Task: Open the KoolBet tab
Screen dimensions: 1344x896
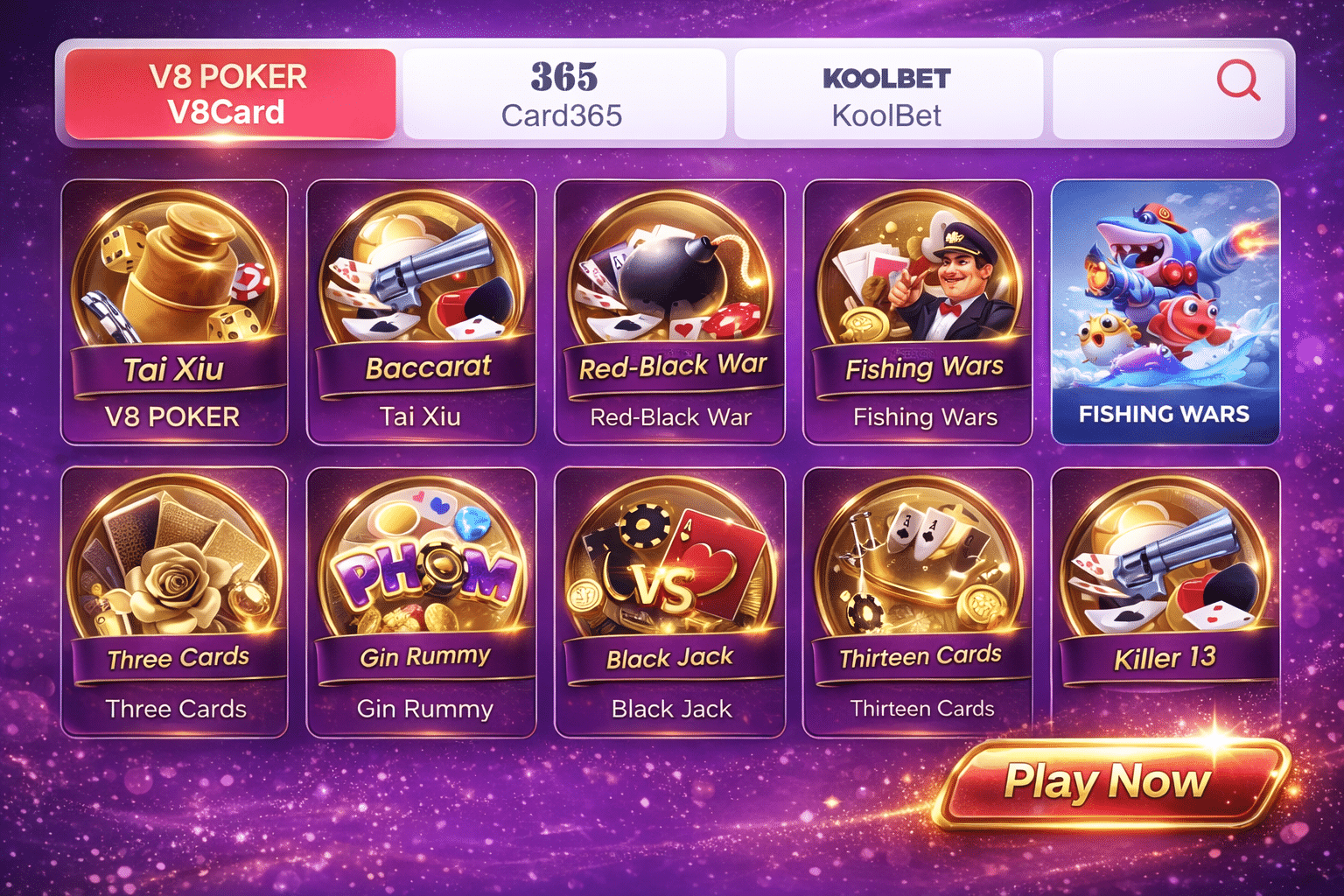Action: click(x=887, y=92)
